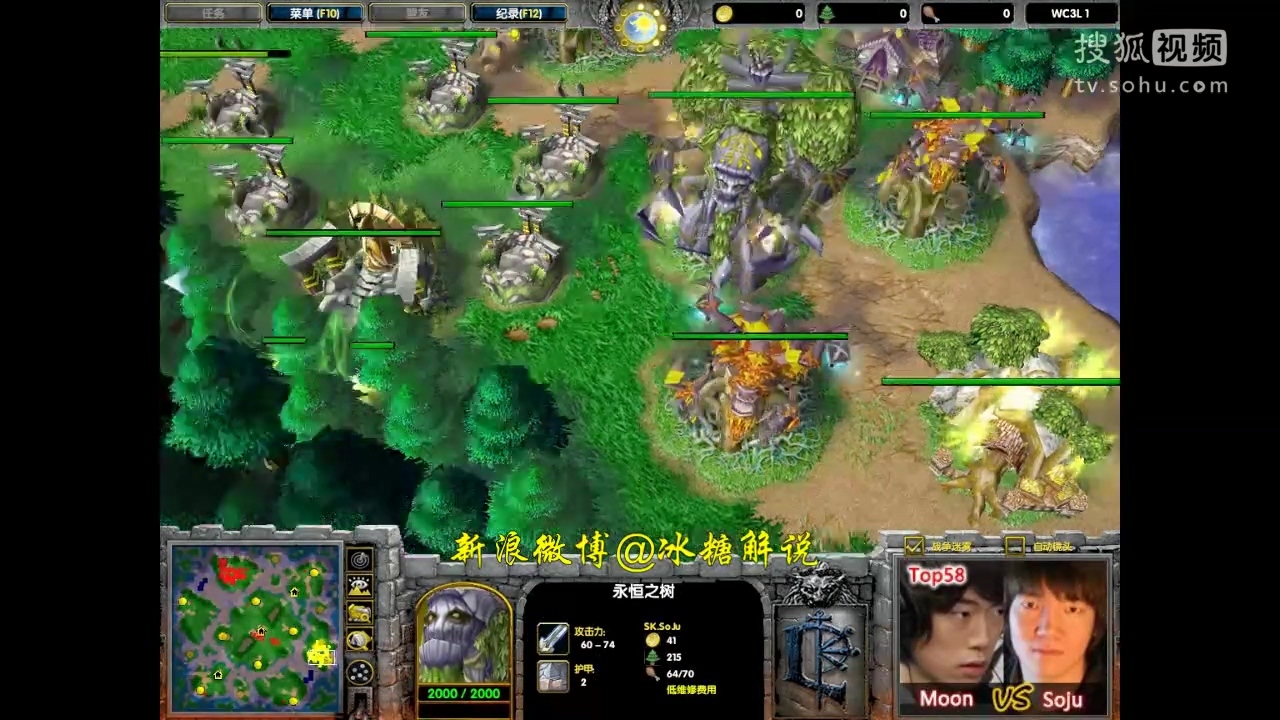Click the WC3L1 button at top right
This screenshot has width=1280, height=720.
pos(1070,13)
